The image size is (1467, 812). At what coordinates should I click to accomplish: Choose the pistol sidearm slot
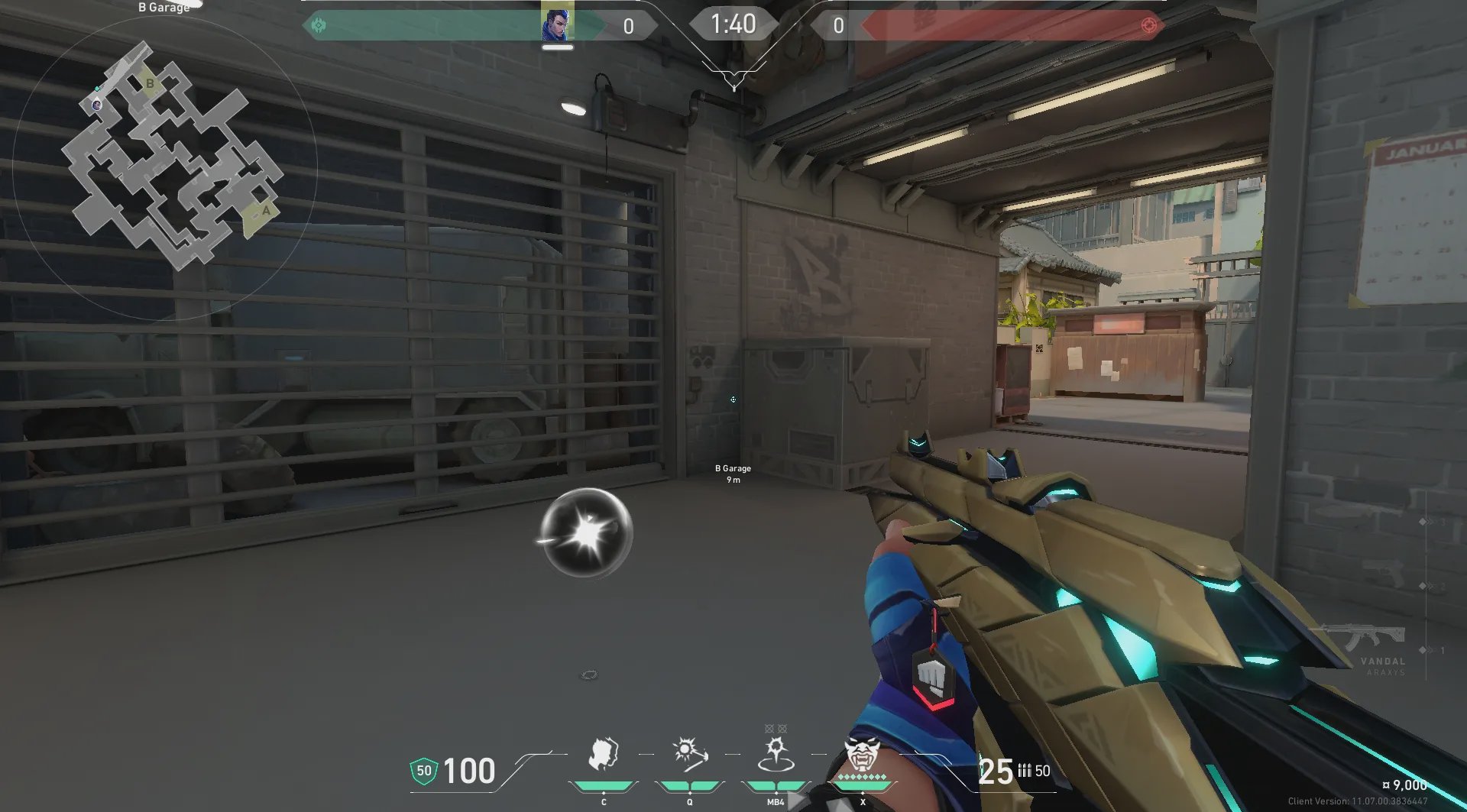pos(1381,573)
